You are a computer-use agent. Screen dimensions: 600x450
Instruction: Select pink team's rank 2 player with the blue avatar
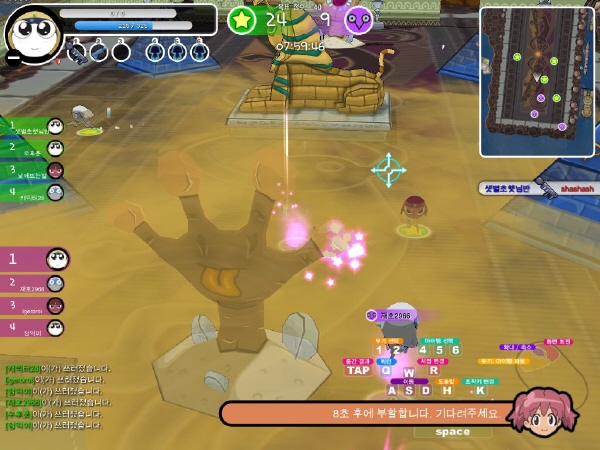click(x=33, y=285)
